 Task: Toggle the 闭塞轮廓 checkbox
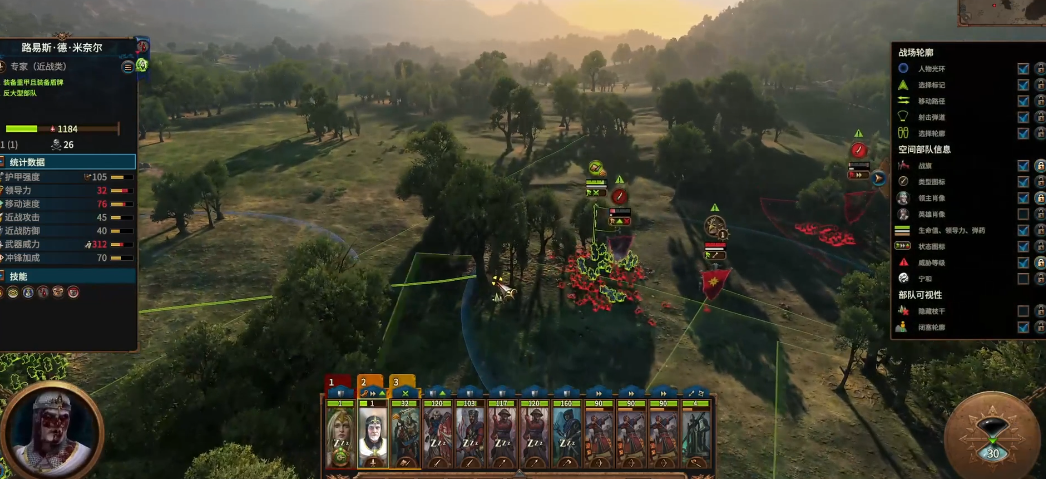click(1023, 327)
